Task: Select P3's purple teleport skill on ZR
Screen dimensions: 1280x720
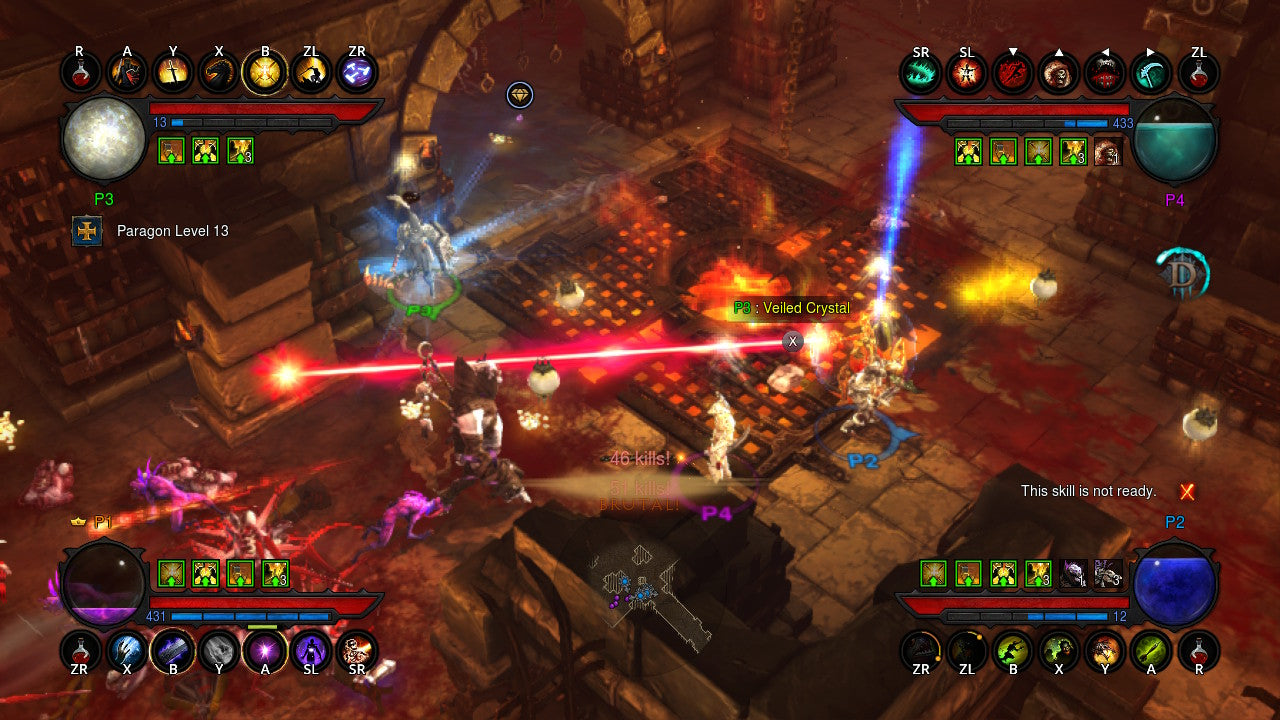Action: coord(357,72)
